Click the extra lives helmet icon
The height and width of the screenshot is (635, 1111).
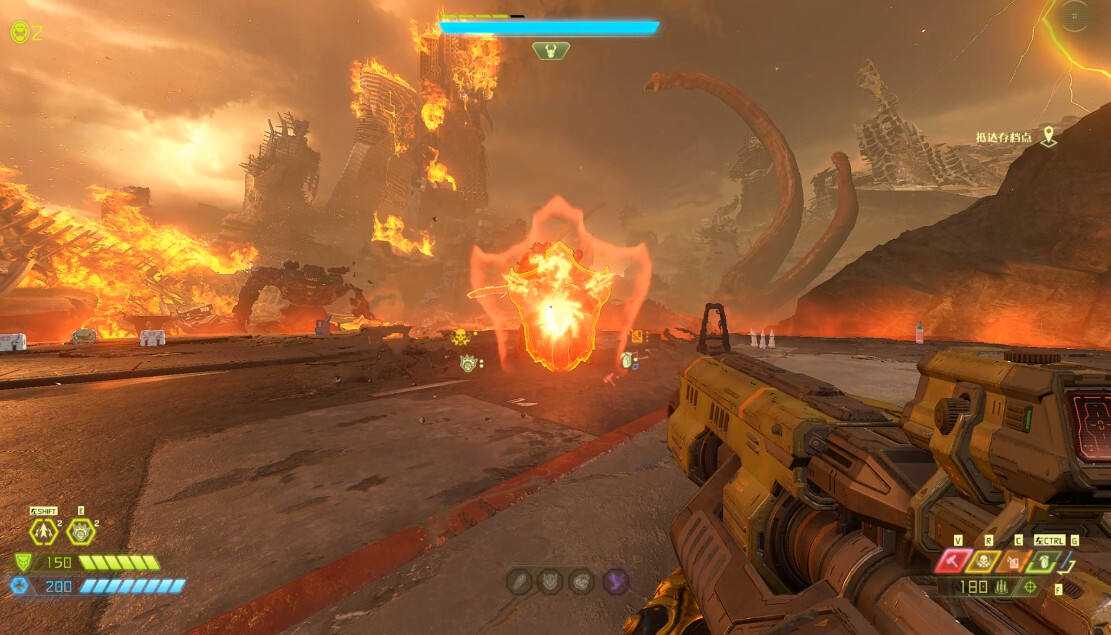click(x=19, y=32)
